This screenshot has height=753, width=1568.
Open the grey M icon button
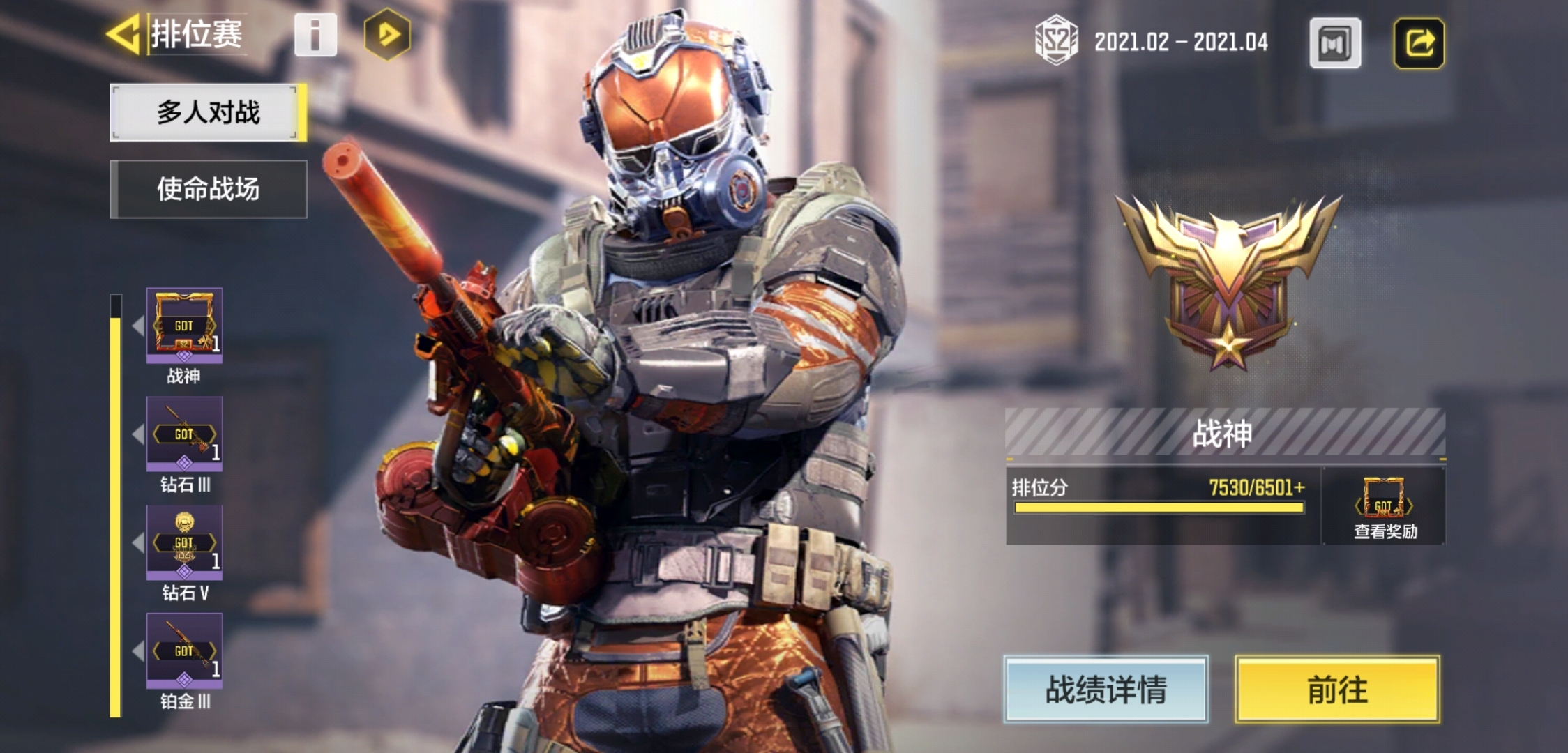pos(1335,43)
